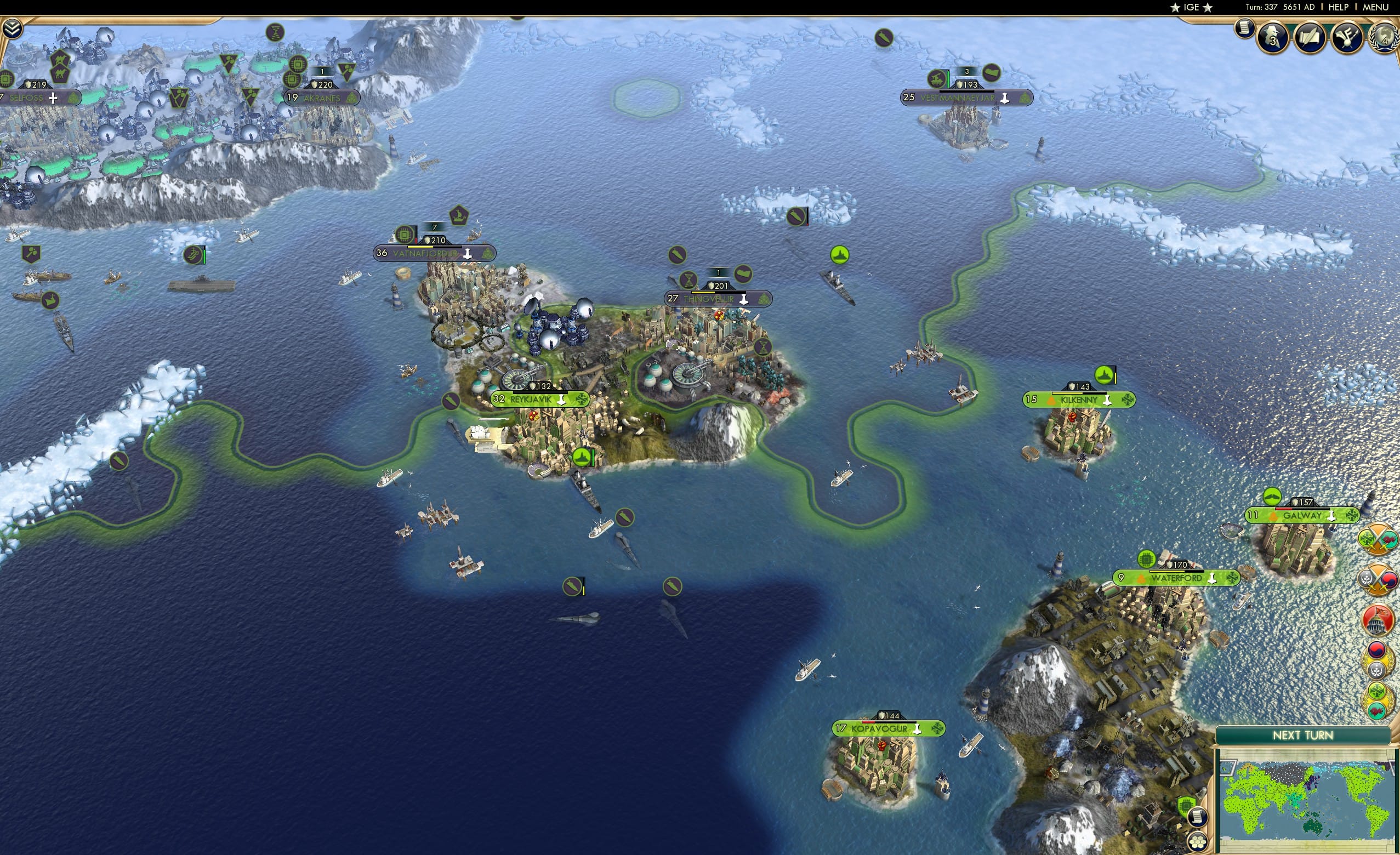Open the HELP menu
The height and width of the screenshot is (855, 1400).
(x=1339, y=7)
